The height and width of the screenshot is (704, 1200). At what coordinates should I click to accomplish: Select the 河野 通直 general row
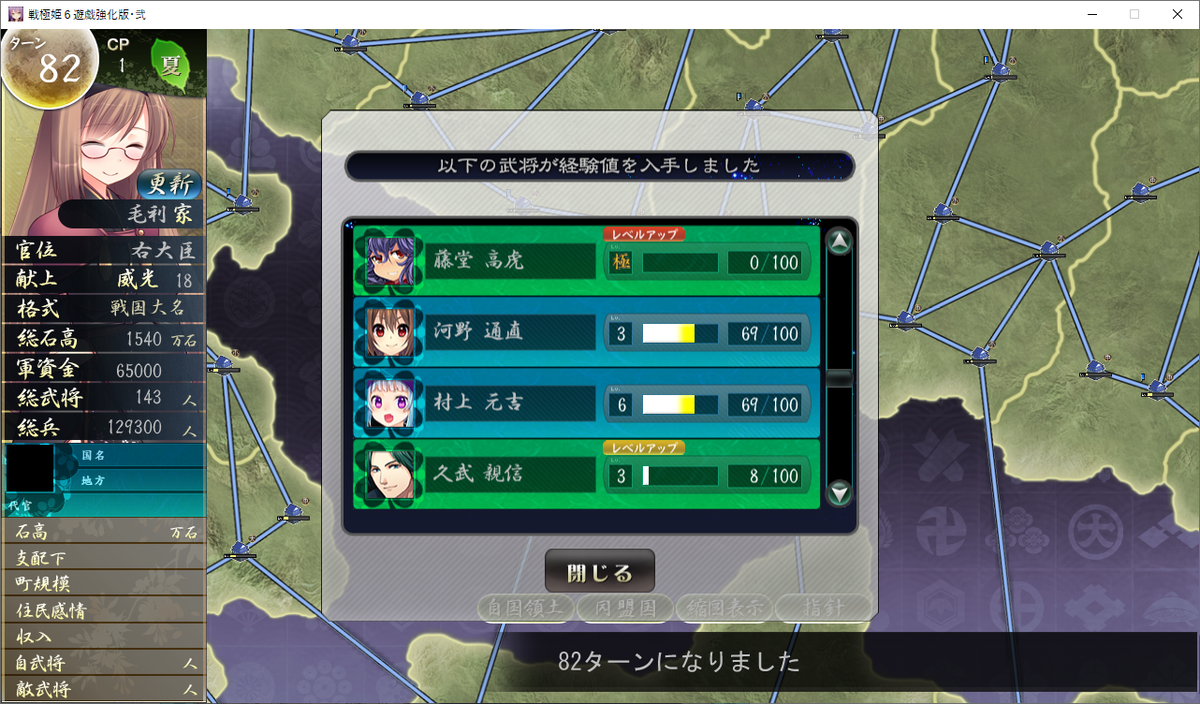point(586,333)
